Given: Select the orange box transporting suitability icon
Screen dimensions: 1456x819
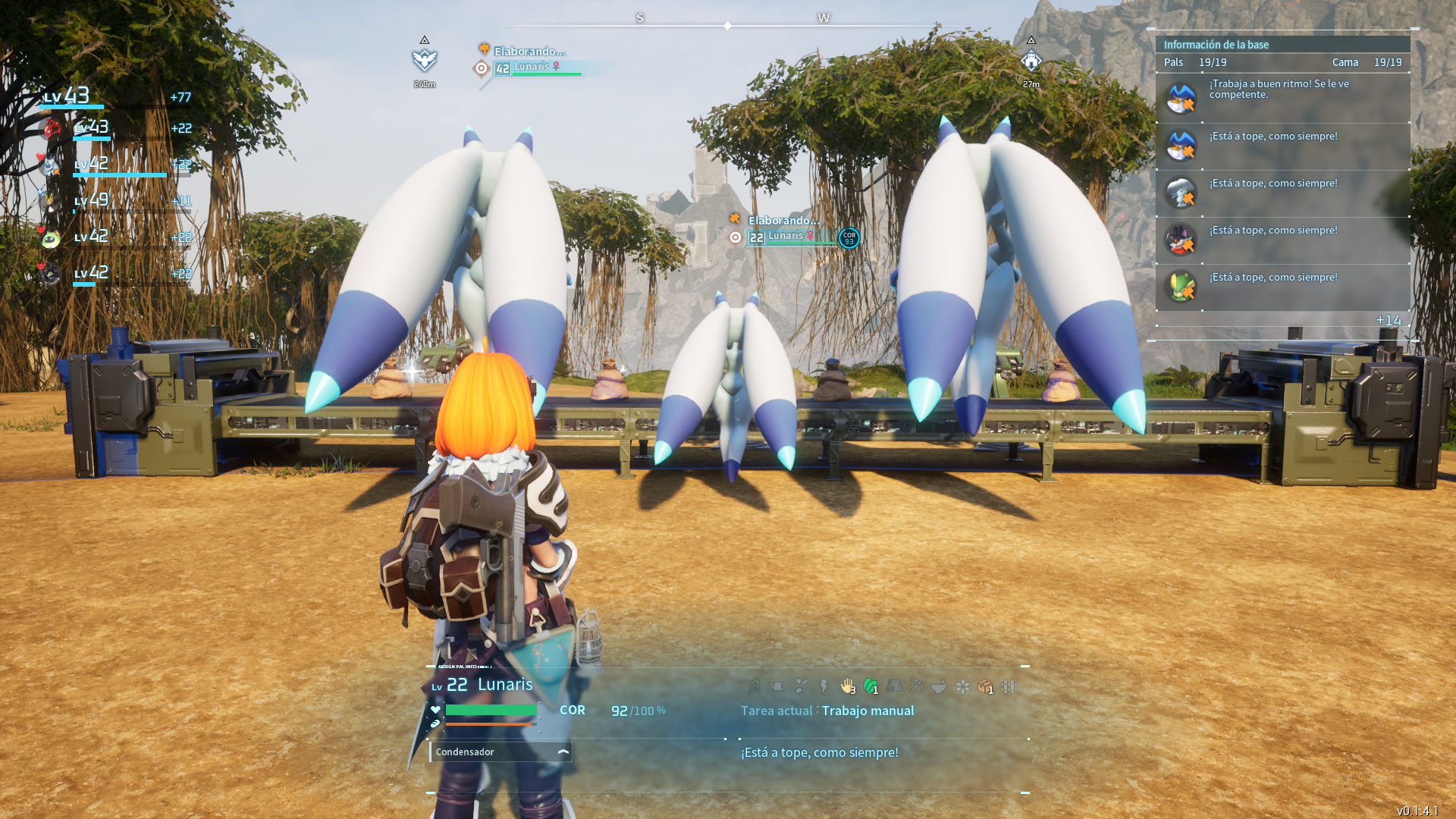Looking at the screenshot, I should pyautogui.click(x=984, y=686).
